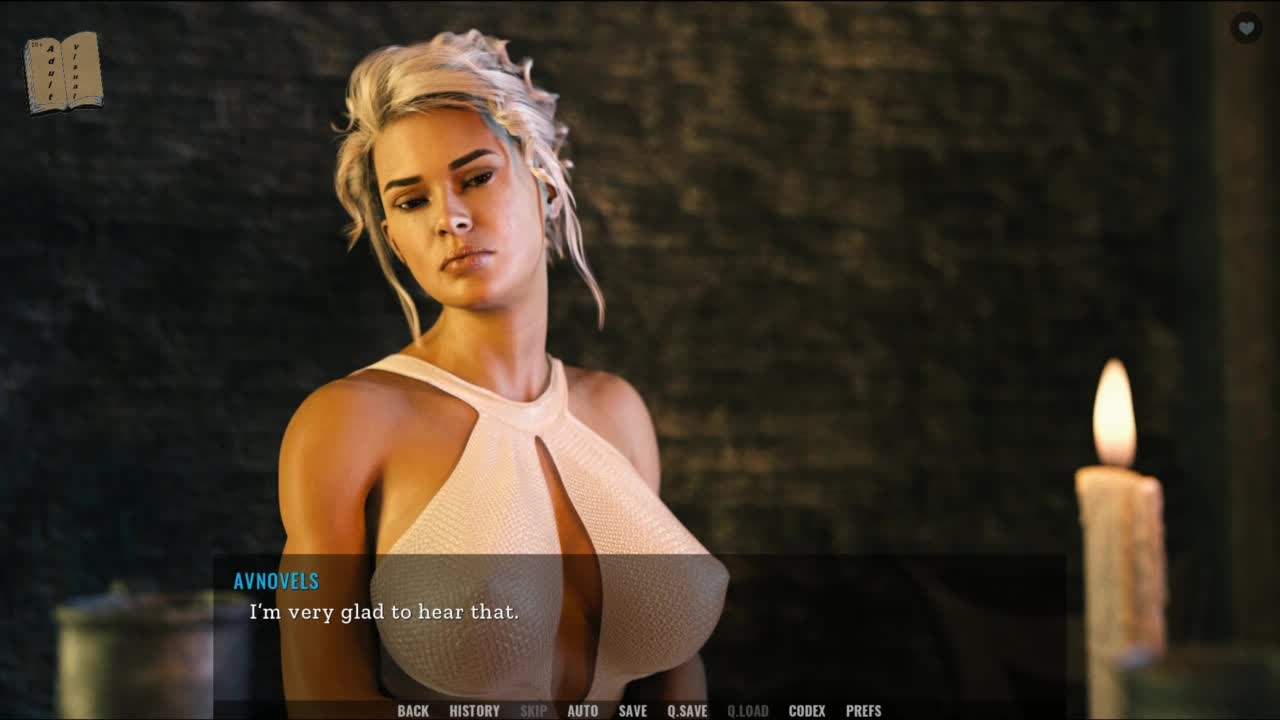The width and height of the screenshot is (1280, 720).
Task: Open the Codex
Action: 807,711
